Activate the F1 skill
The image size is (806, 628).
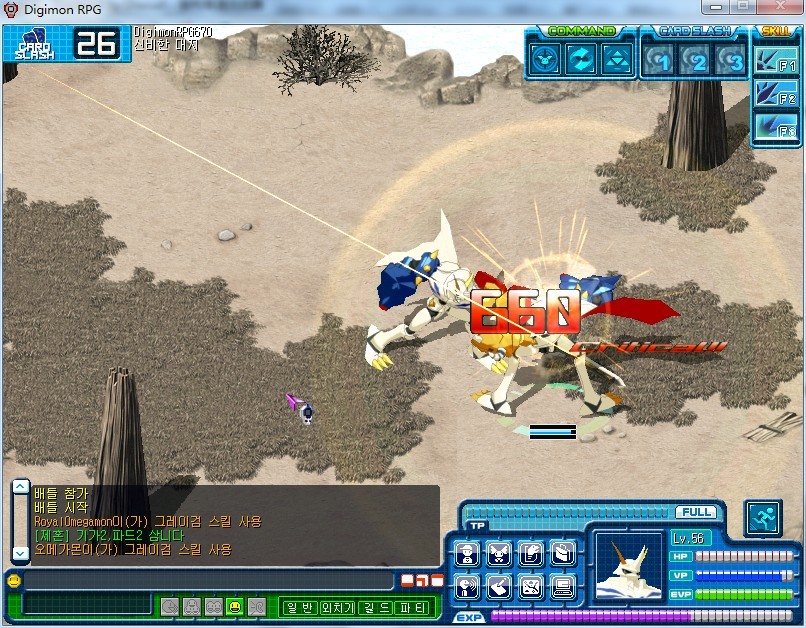pos(776,62)
